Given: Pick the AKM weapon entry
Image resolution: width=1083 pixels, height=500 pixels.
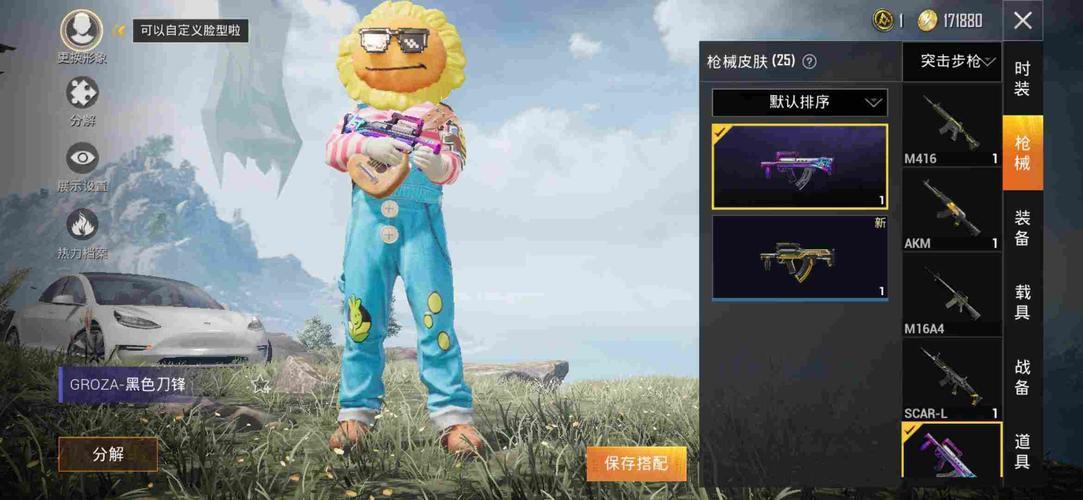Looking at the screenshot, I should (952, 210).
